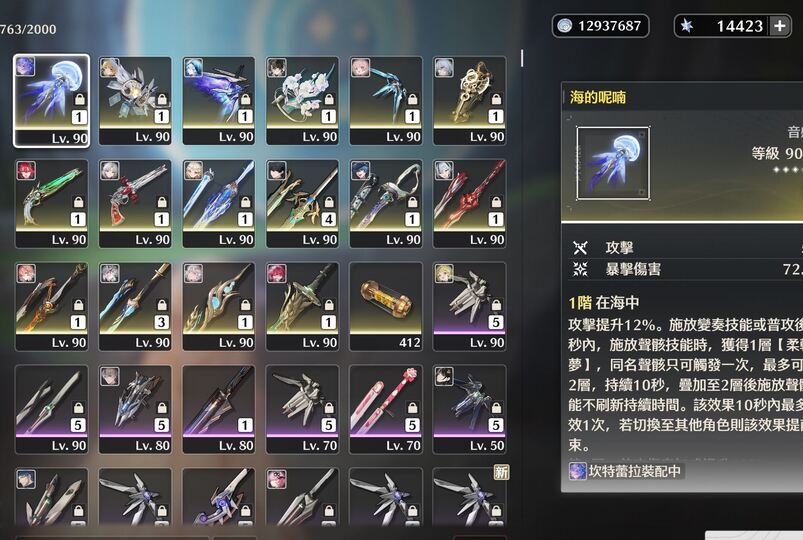Image resolution: width=803 pixels, height=540 pixels.
Task: Click the 海的呢喃 weapon preview thumbnail
Action: click(x=613, y=160)
